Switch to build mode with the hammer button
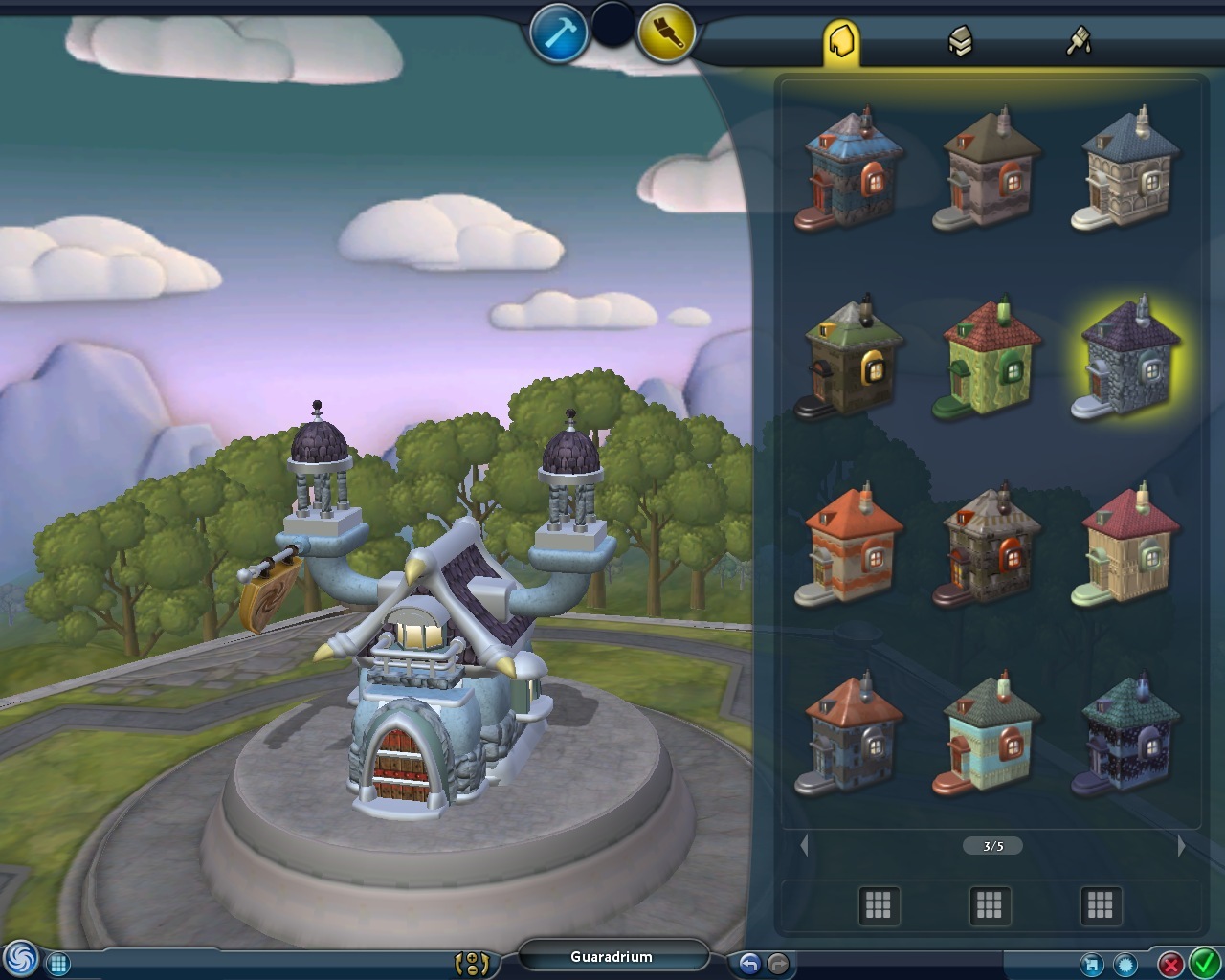The height and width of the screenshot is (980, 1225). click(x=558, y=34)
